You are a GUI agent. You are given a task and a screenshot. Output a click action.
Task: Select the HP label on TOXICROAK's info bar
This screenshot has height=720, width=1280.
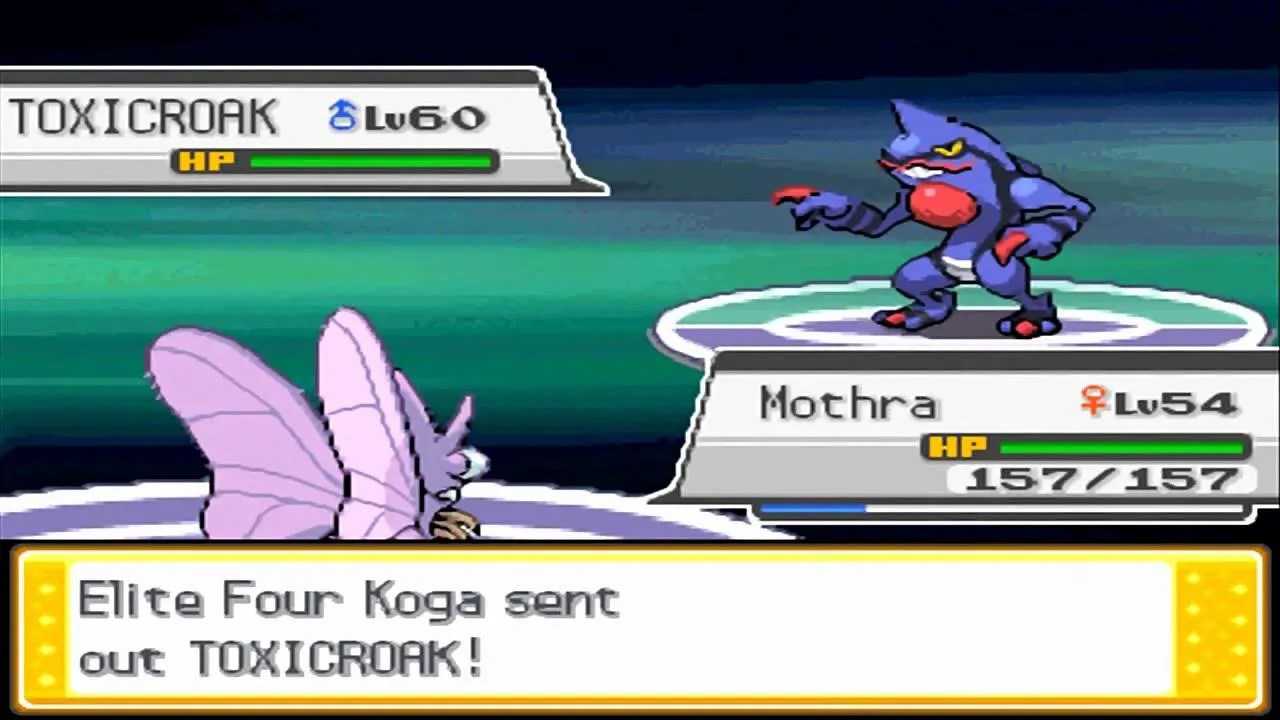click(x=207, y=160)
